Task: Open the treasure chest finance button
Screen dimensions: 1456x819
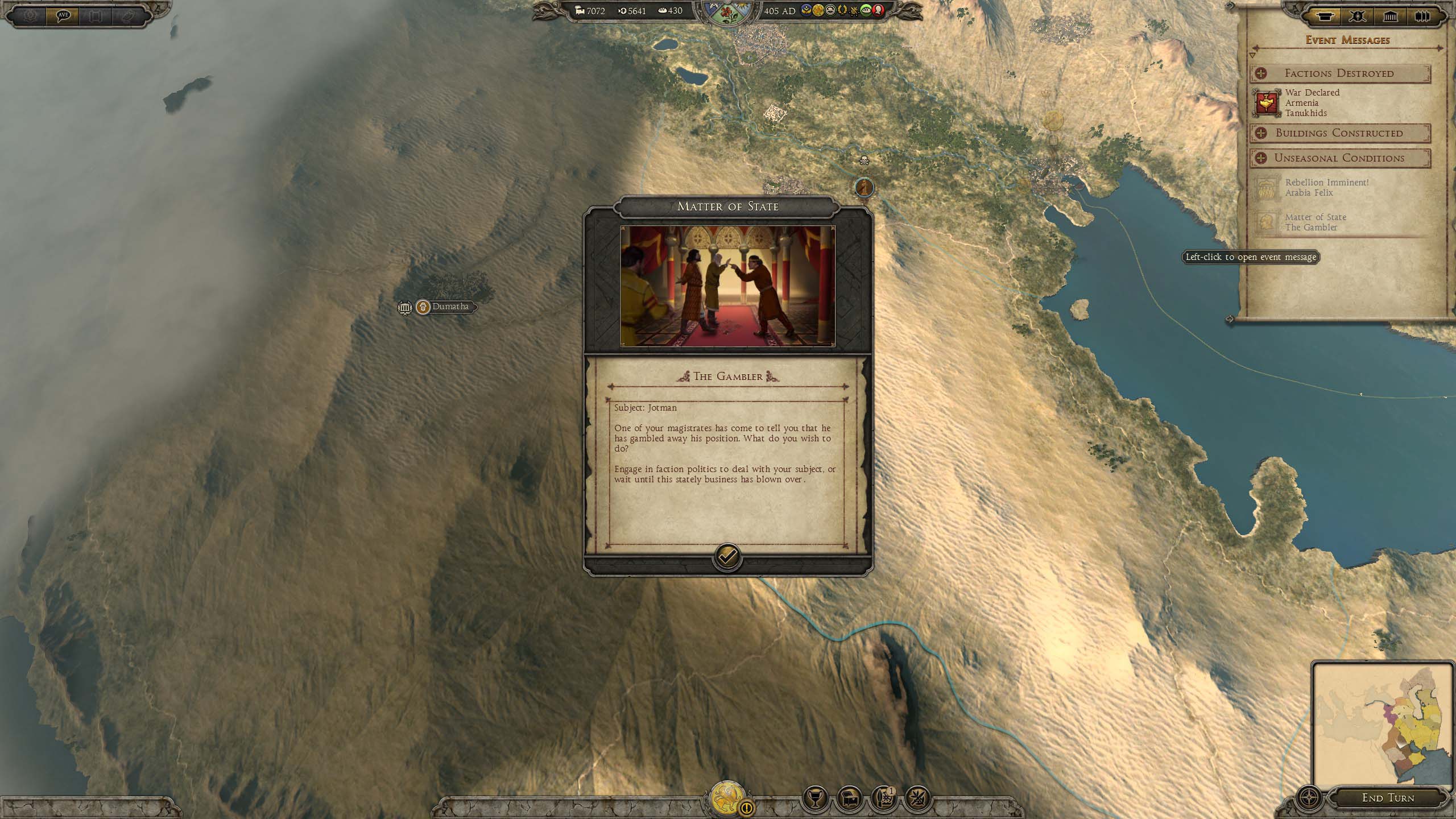Action: (x=849, y=799)
